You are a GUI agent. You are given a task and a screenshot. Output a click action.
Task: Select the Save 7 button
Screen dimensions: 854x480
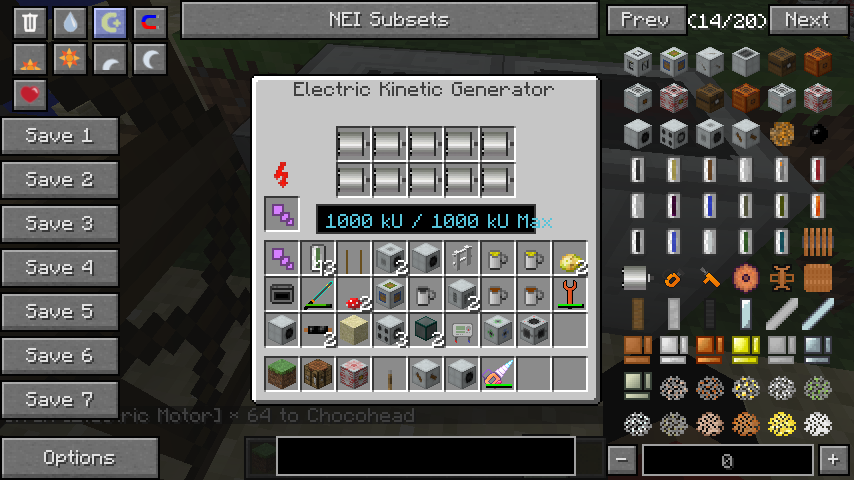point(59,400)
